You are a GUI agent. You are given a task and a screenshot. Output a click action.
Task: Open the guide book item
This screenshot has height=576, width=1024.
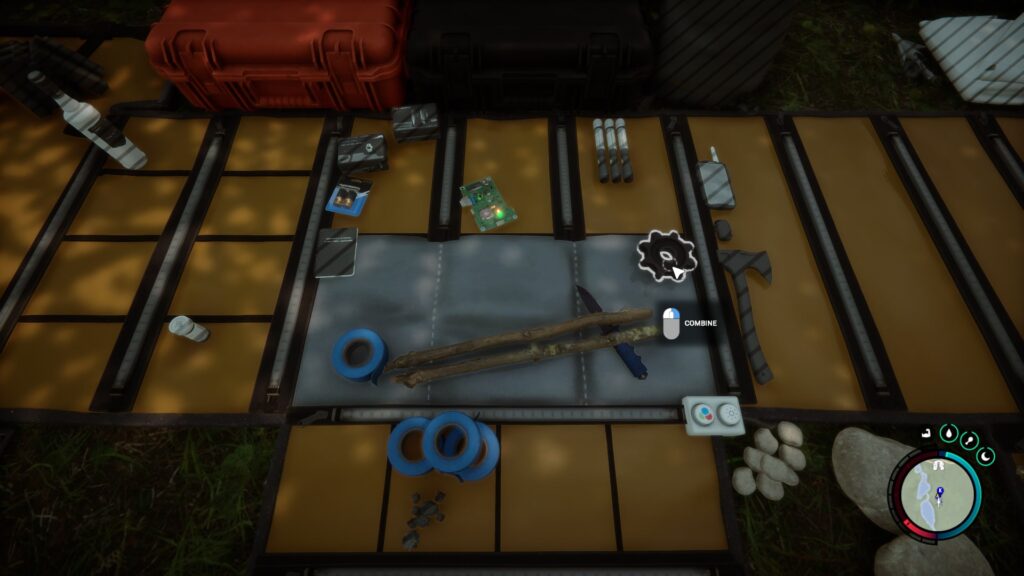(336, 251)
